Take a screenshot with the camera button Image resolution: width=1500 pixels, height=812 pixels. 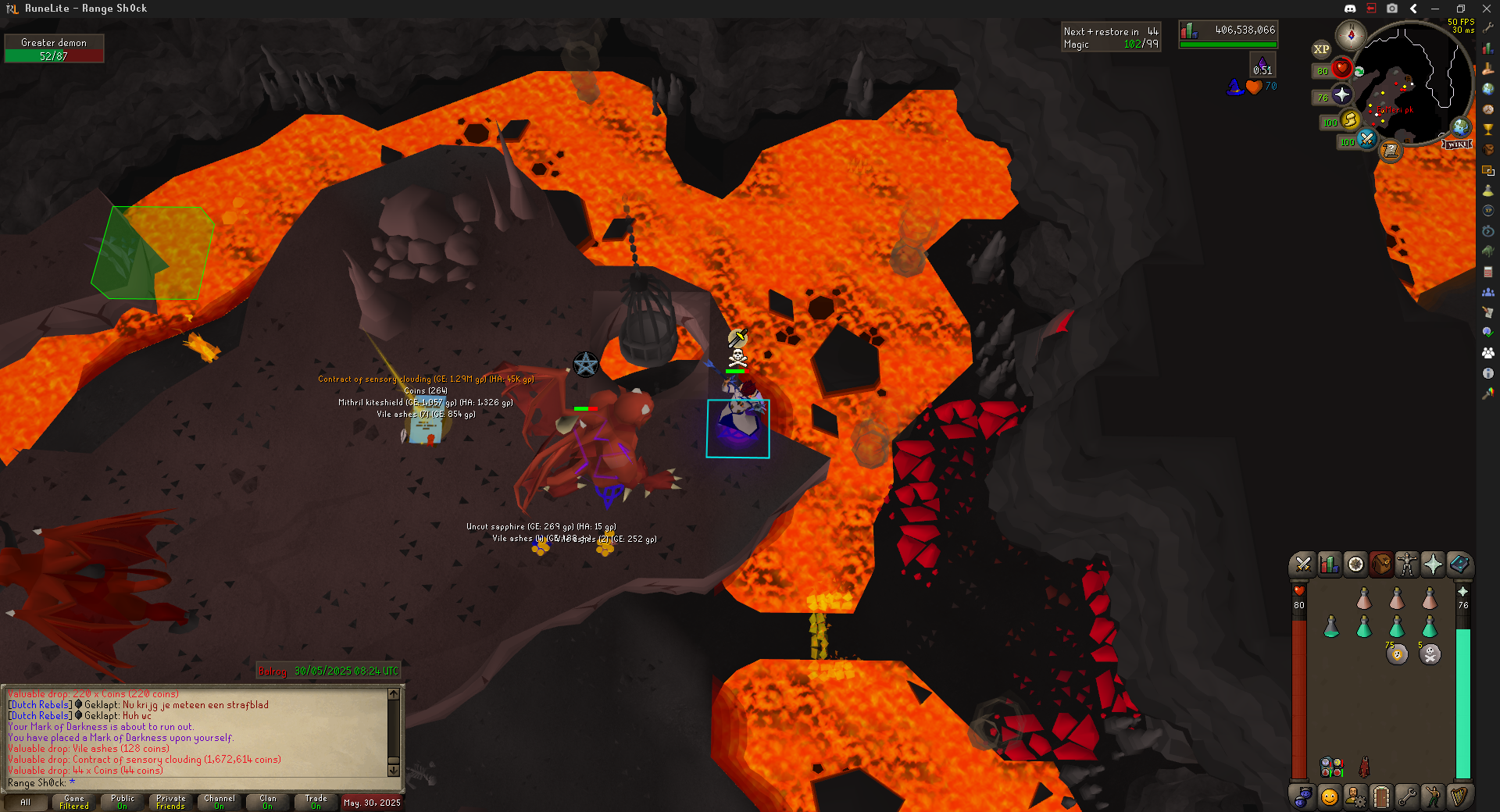tap(1392, 9)
